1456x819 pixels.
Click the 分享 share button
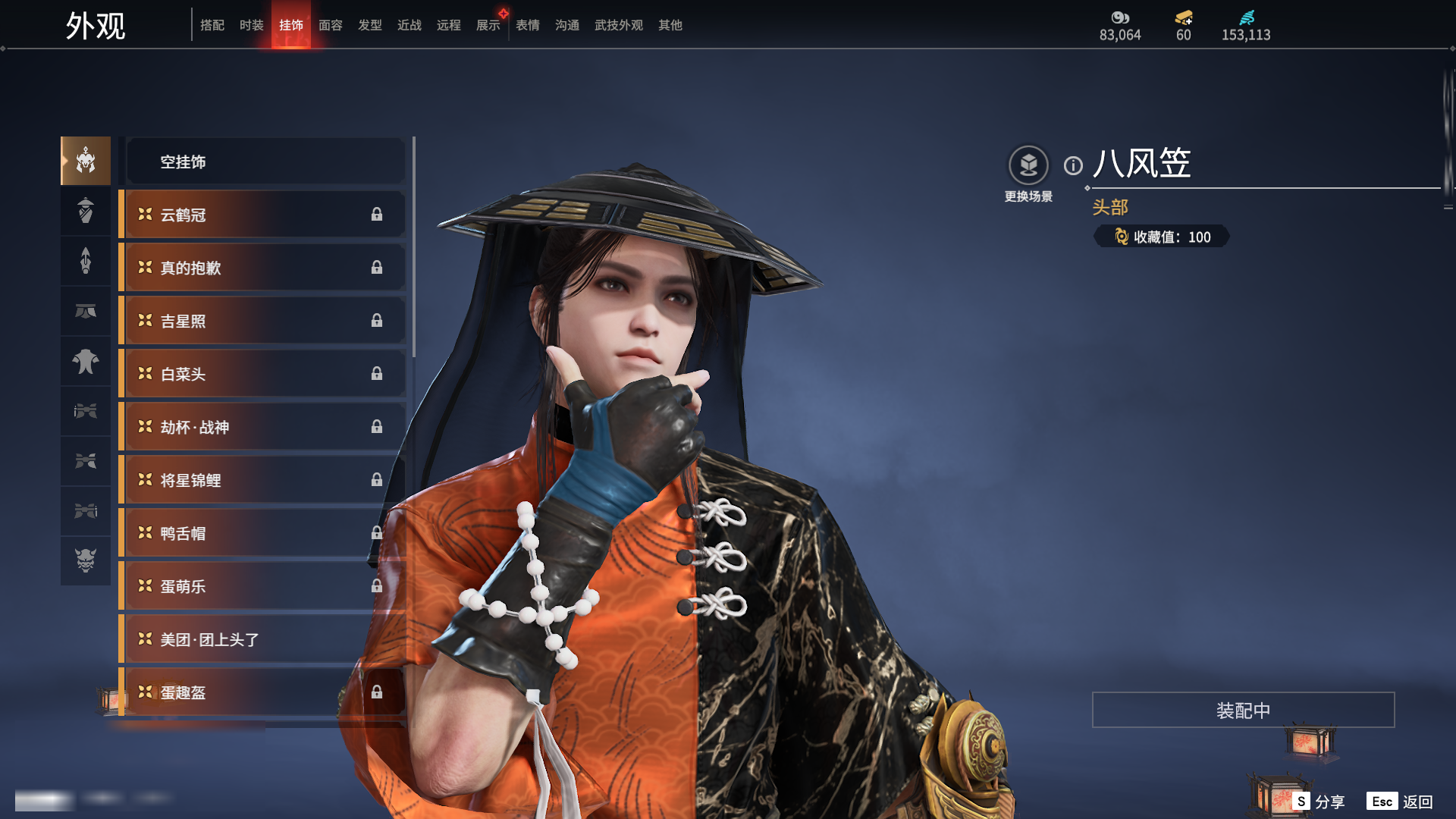[1319, 802]
